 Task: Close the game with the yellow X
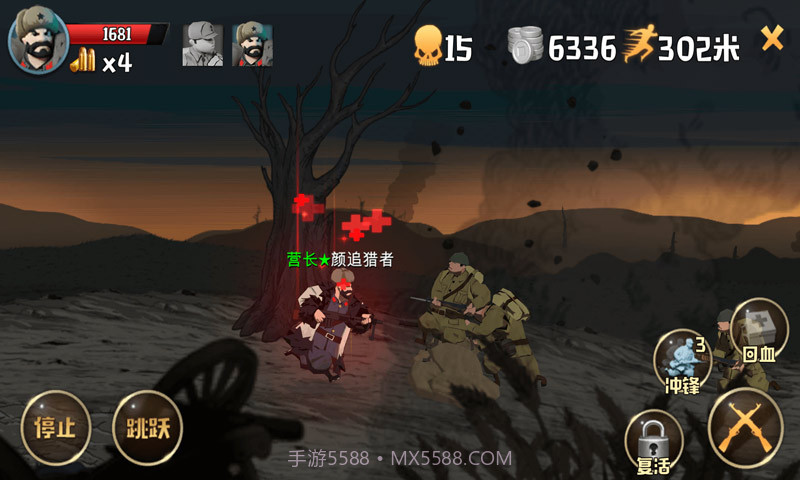[772, 39]
